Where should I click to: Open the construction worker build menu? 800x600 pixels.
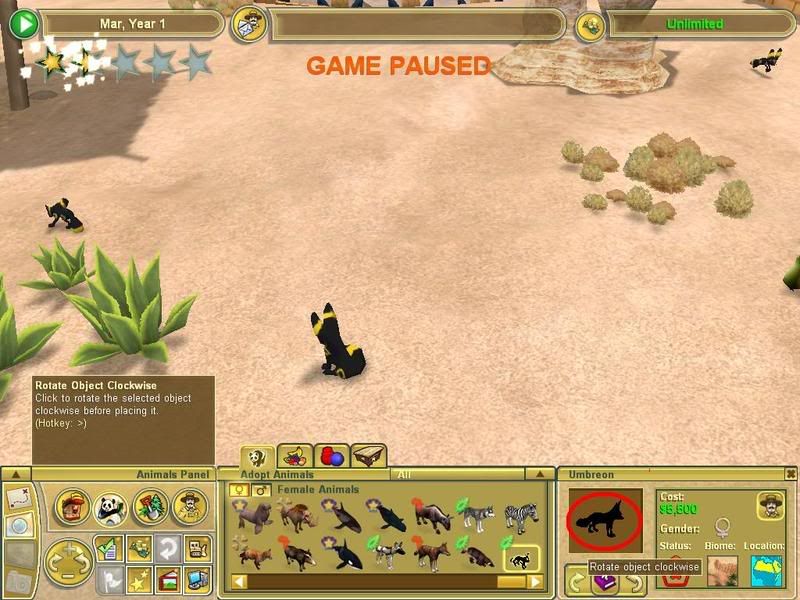click(71, 508)
